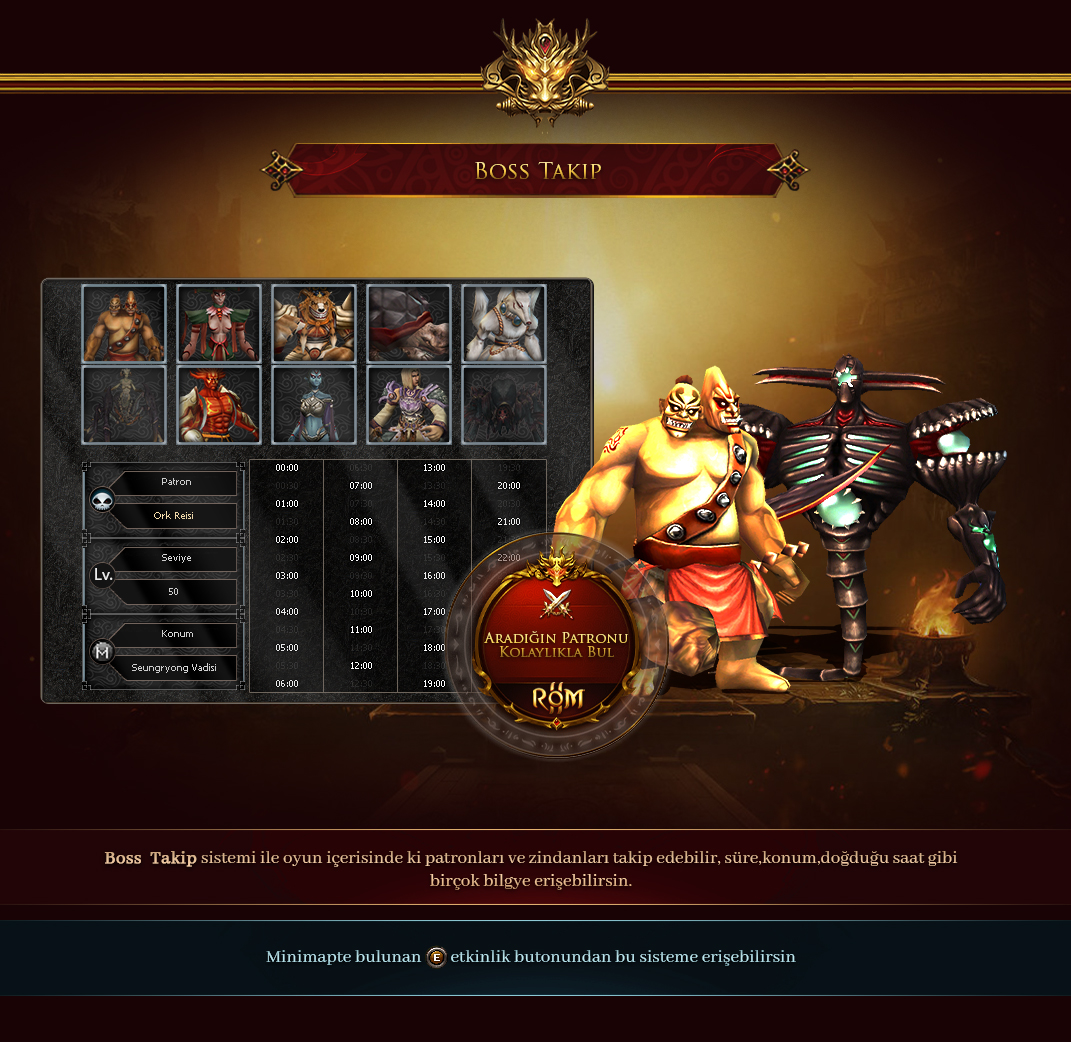Click the Lv. level icon
This screenshot has width=1071, height=1042.
coord(103,576)
